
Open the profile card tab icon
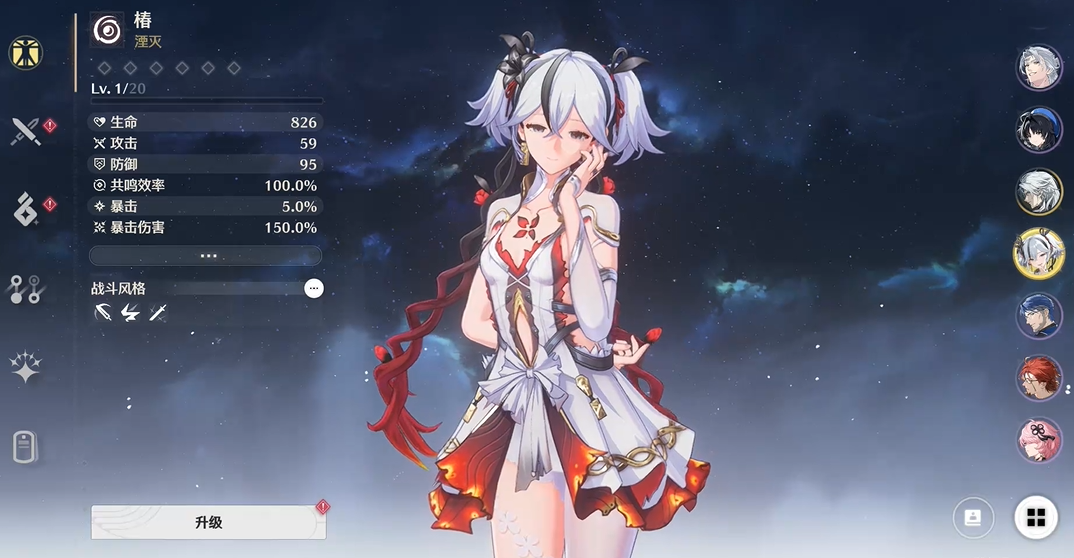pos(26,446)
